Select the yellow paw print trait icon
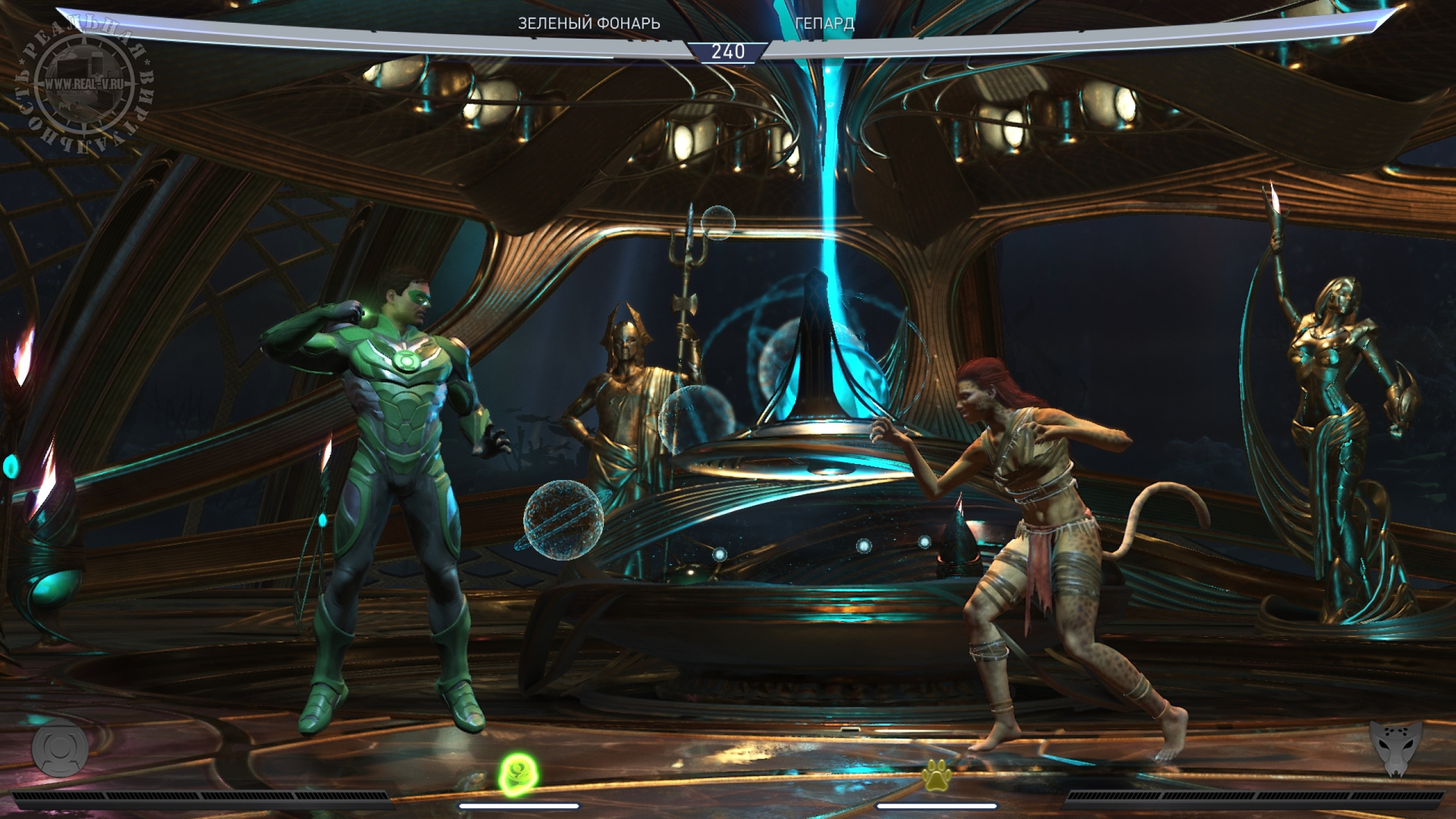Viewport: 1456px width, 819px height. coord(937,775)
